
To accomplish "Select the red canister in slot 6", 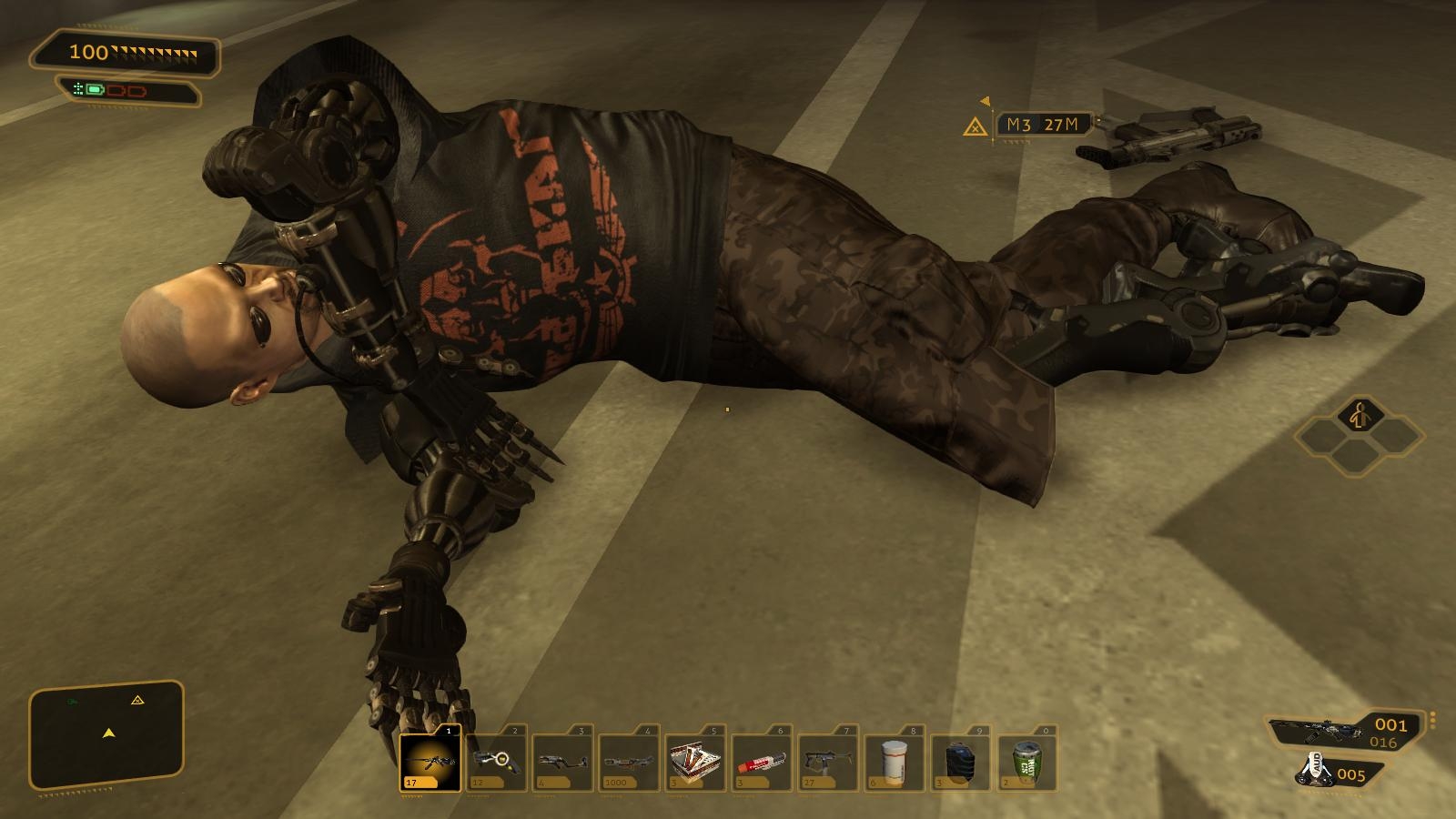I will (x=762, y=759).
